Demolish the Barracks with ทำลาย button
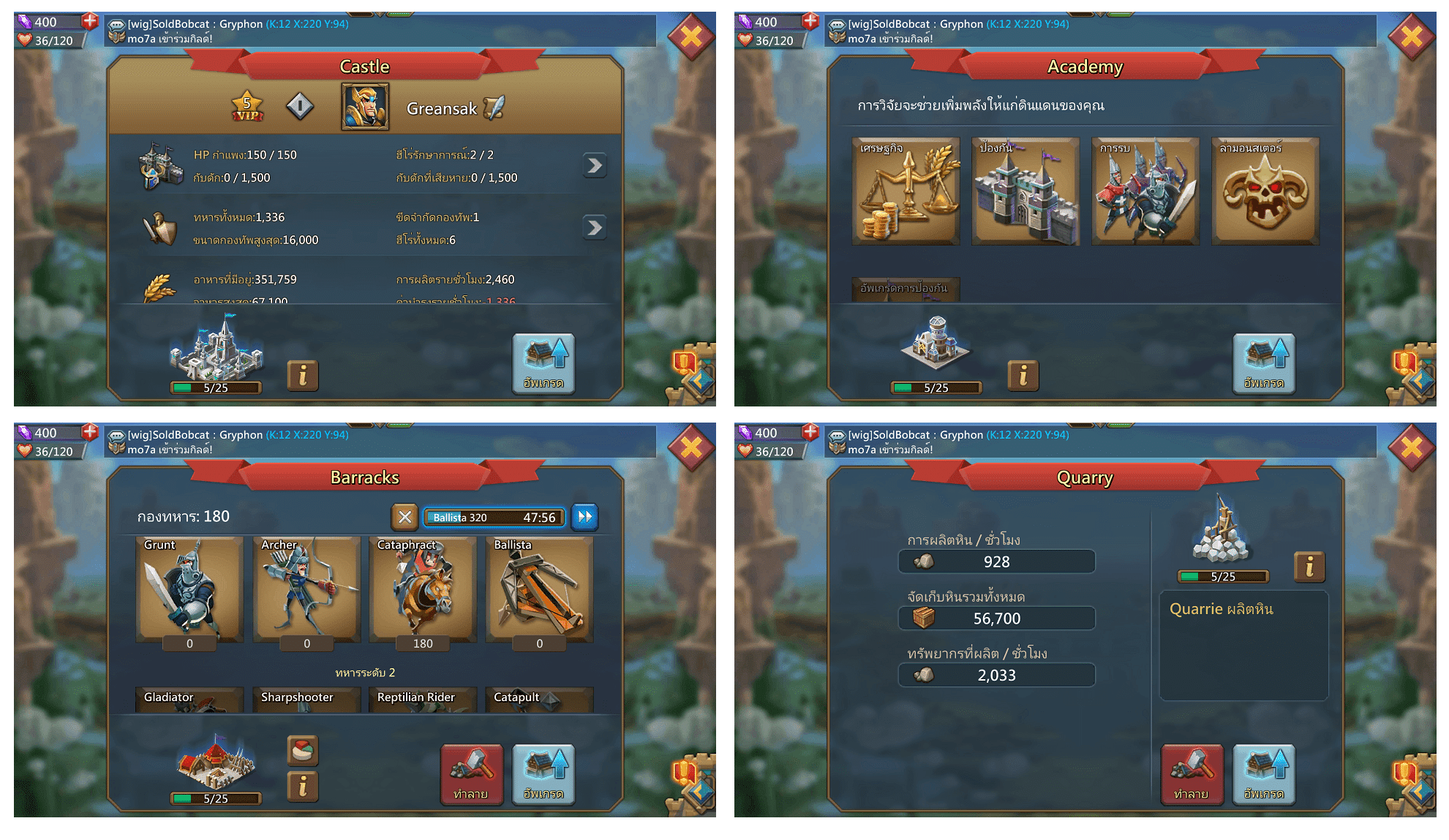The width and height of the screenshot is (1449, 840). (472, 775)
